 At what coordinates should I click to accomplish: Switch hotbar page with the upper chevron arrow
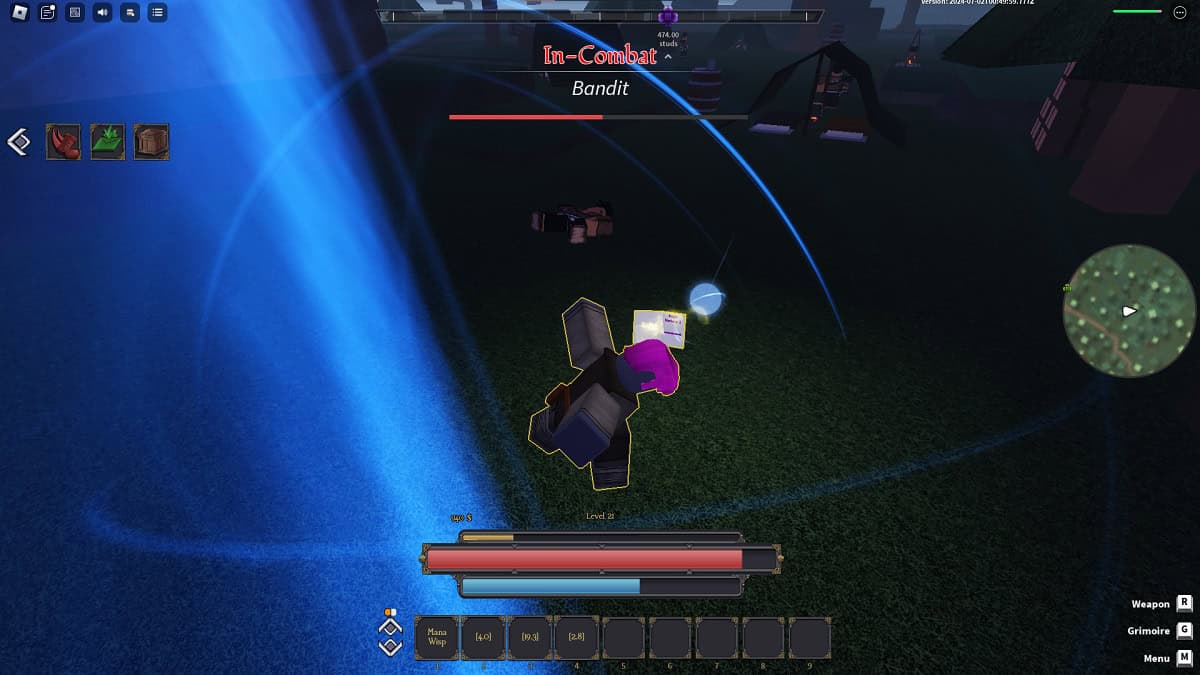[390, 627]
